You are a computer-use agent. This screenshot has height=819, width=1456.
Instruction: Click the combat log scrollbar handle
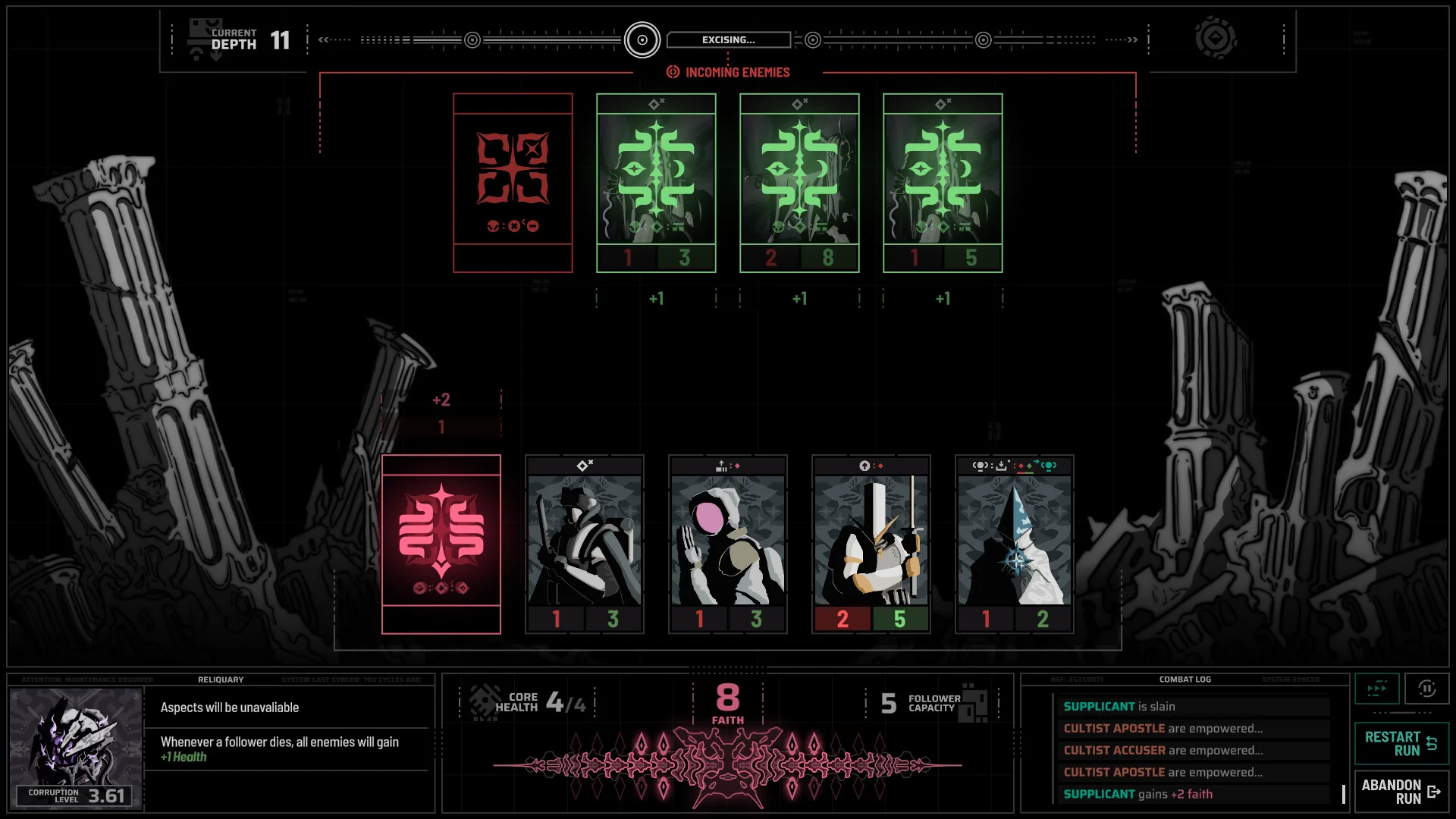pos(1343,794)
